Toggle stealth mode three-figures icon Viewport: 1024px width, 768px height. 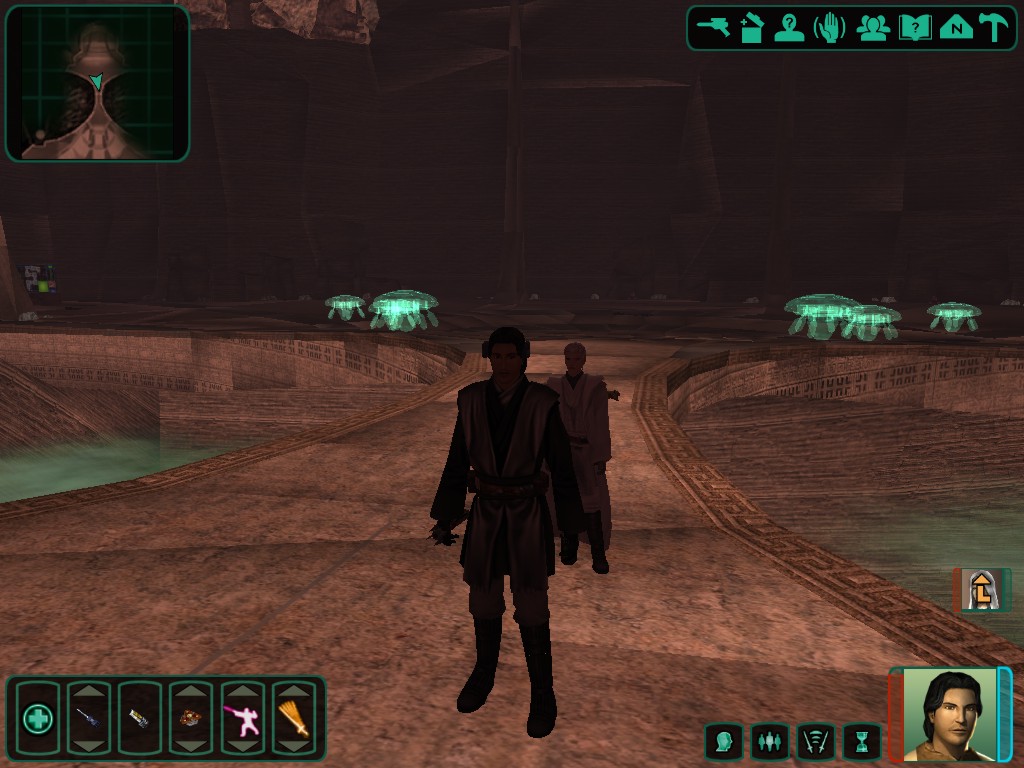click(769, 742)
